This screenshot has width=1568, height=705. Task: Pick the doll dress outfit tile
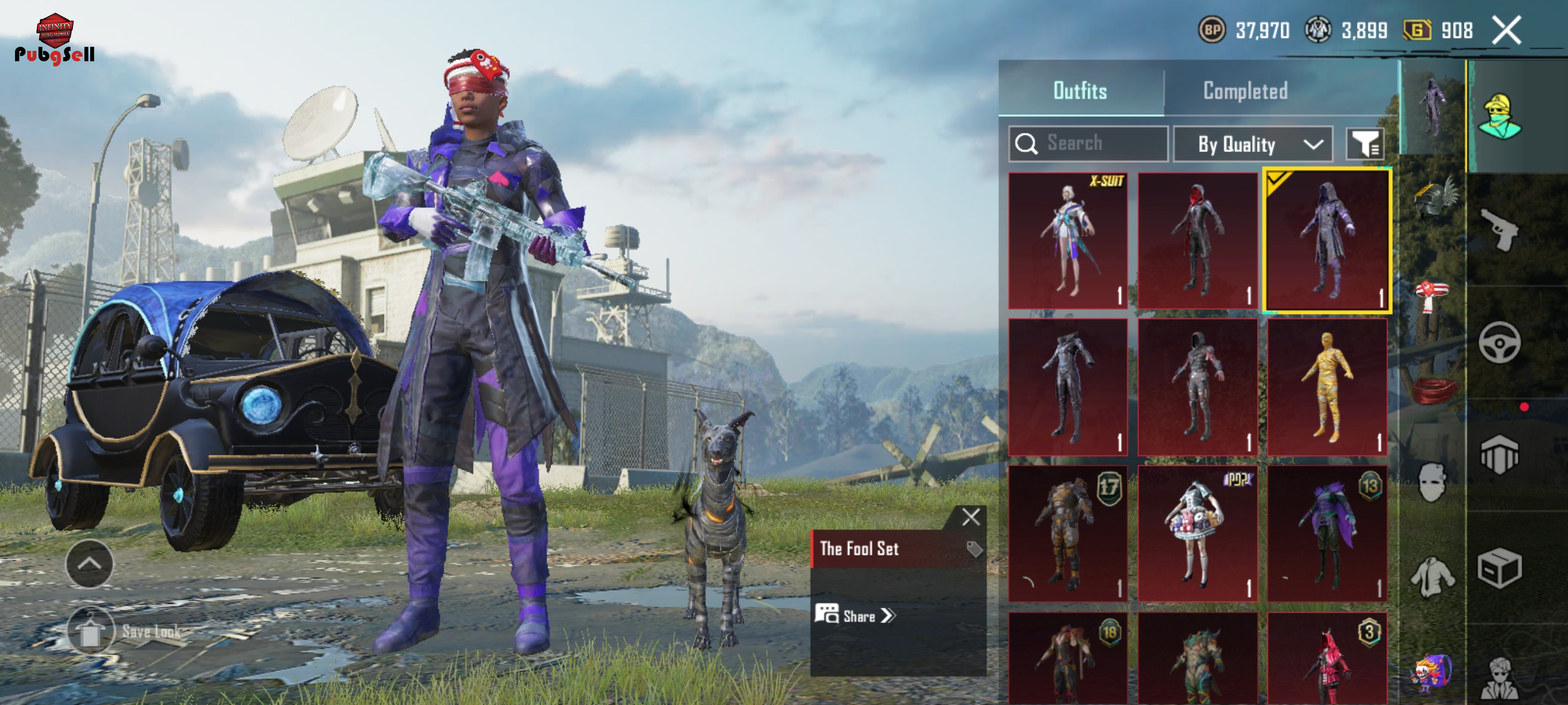[1197, 533]
